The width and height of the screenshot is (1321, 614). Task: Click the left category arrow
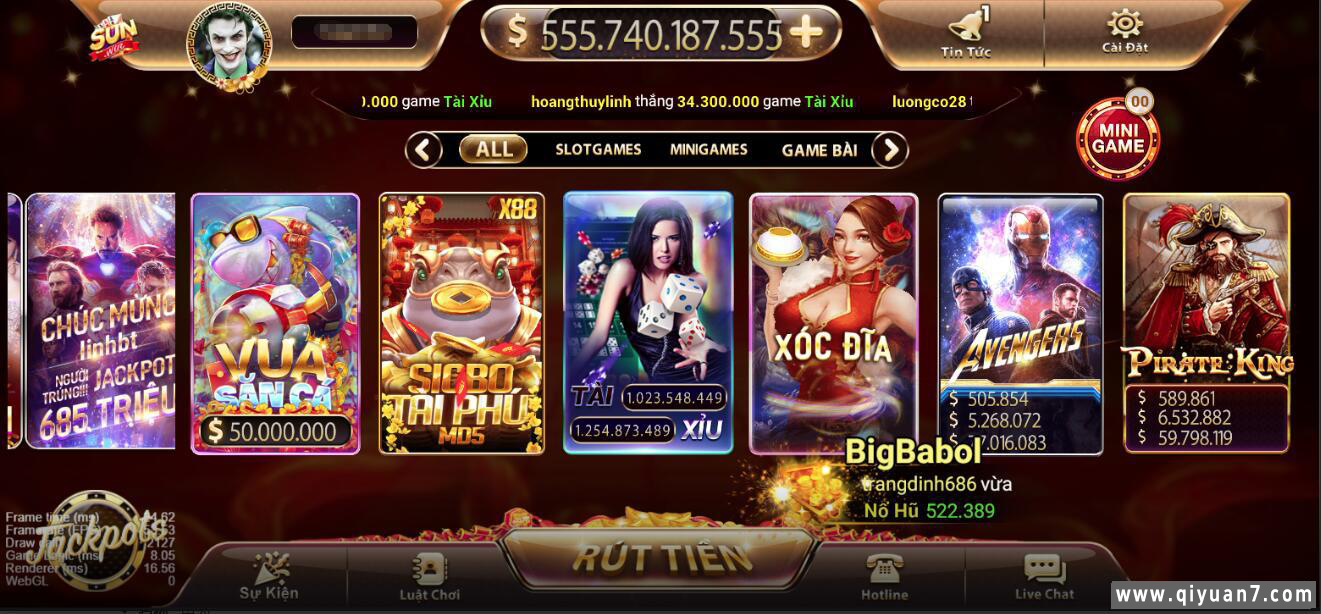(424, 150)
